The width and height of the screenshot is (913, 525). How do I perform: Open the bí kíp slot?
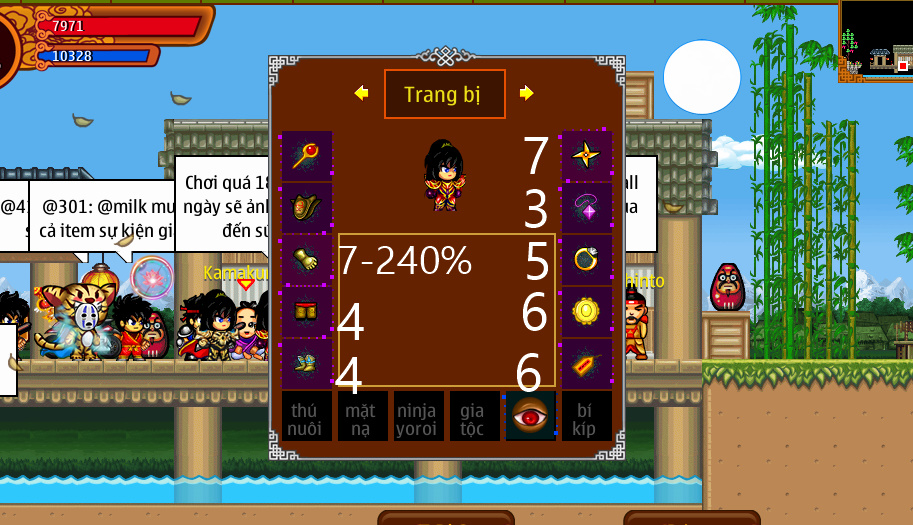586,416
